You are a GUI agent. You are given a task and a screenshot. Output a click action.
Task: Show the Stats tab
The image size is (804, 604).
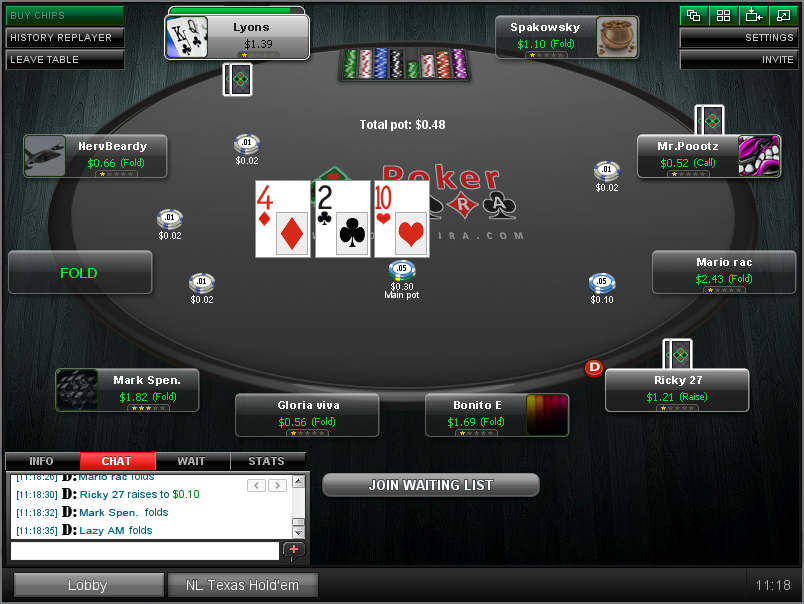[x=267, y=461]
